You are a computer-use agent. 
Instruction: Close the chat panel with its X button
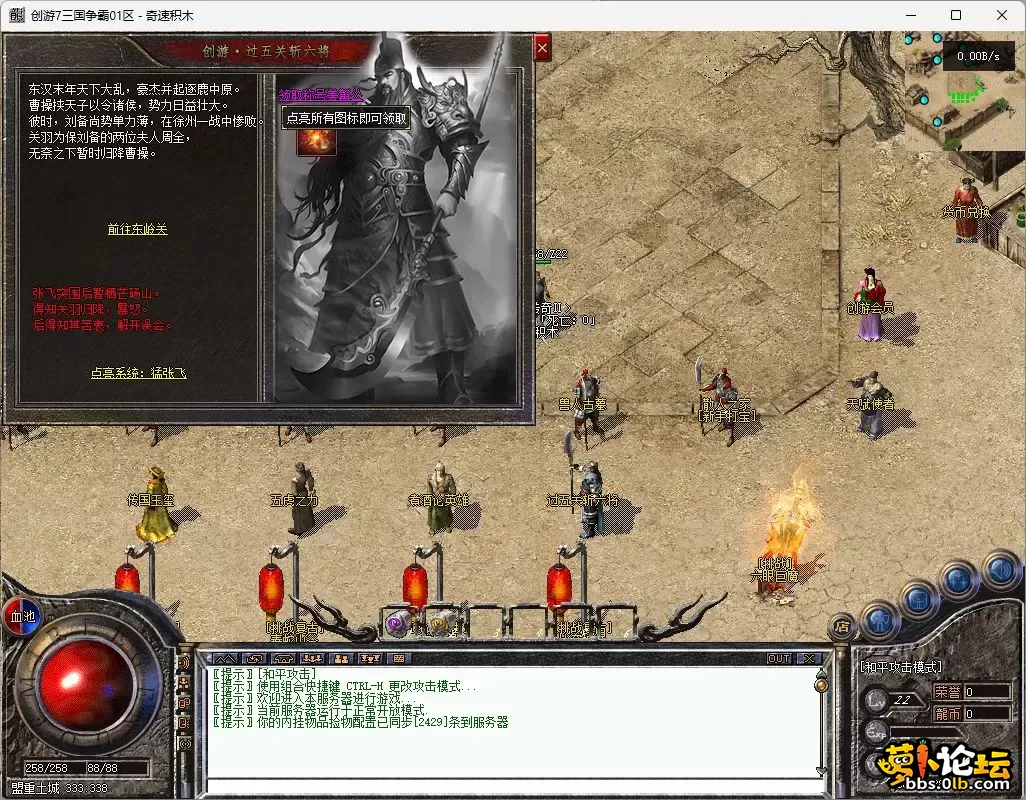coord(808,658)
